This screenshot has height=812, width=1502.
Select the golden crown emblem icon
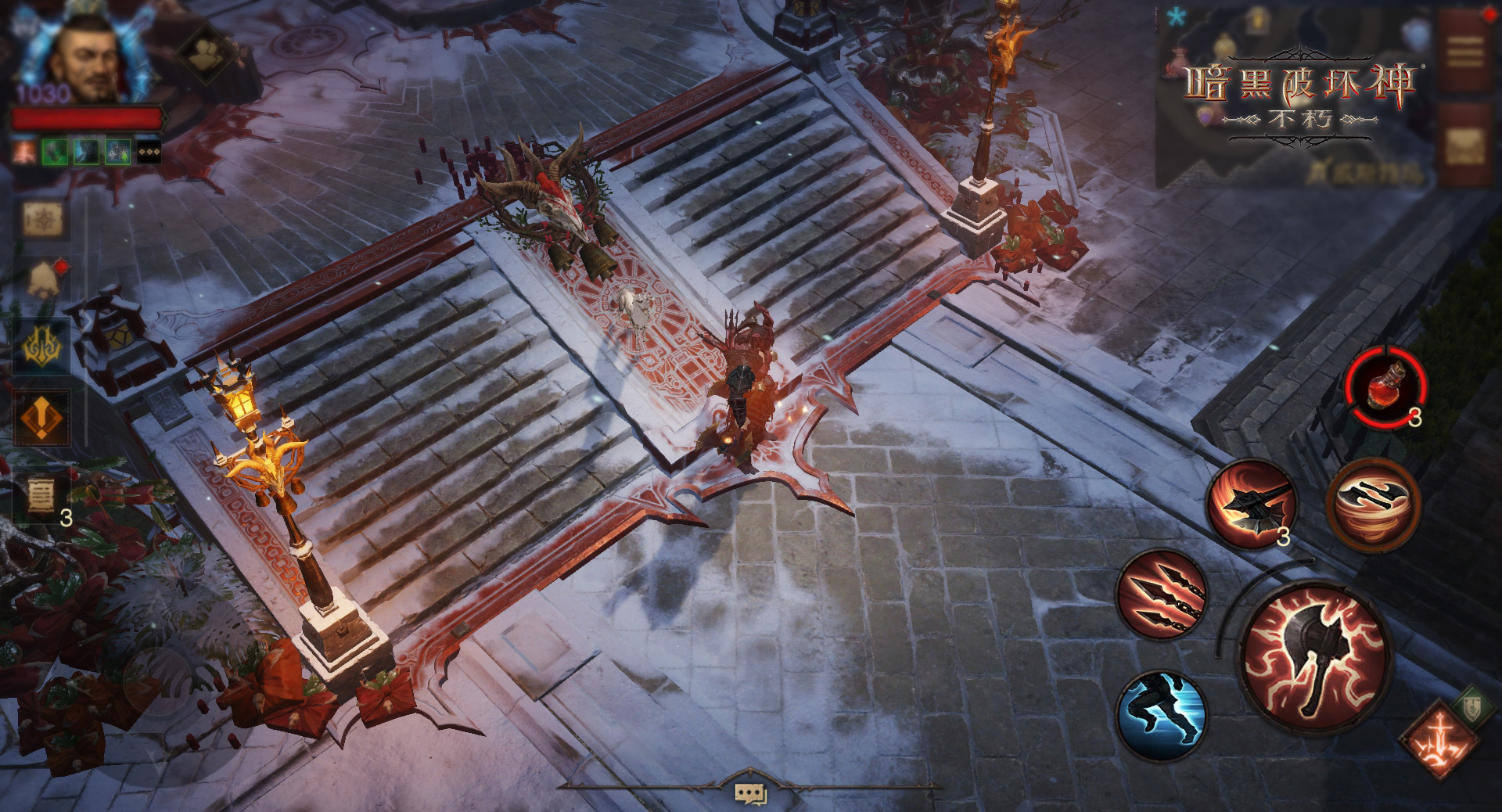pos(41,345)
